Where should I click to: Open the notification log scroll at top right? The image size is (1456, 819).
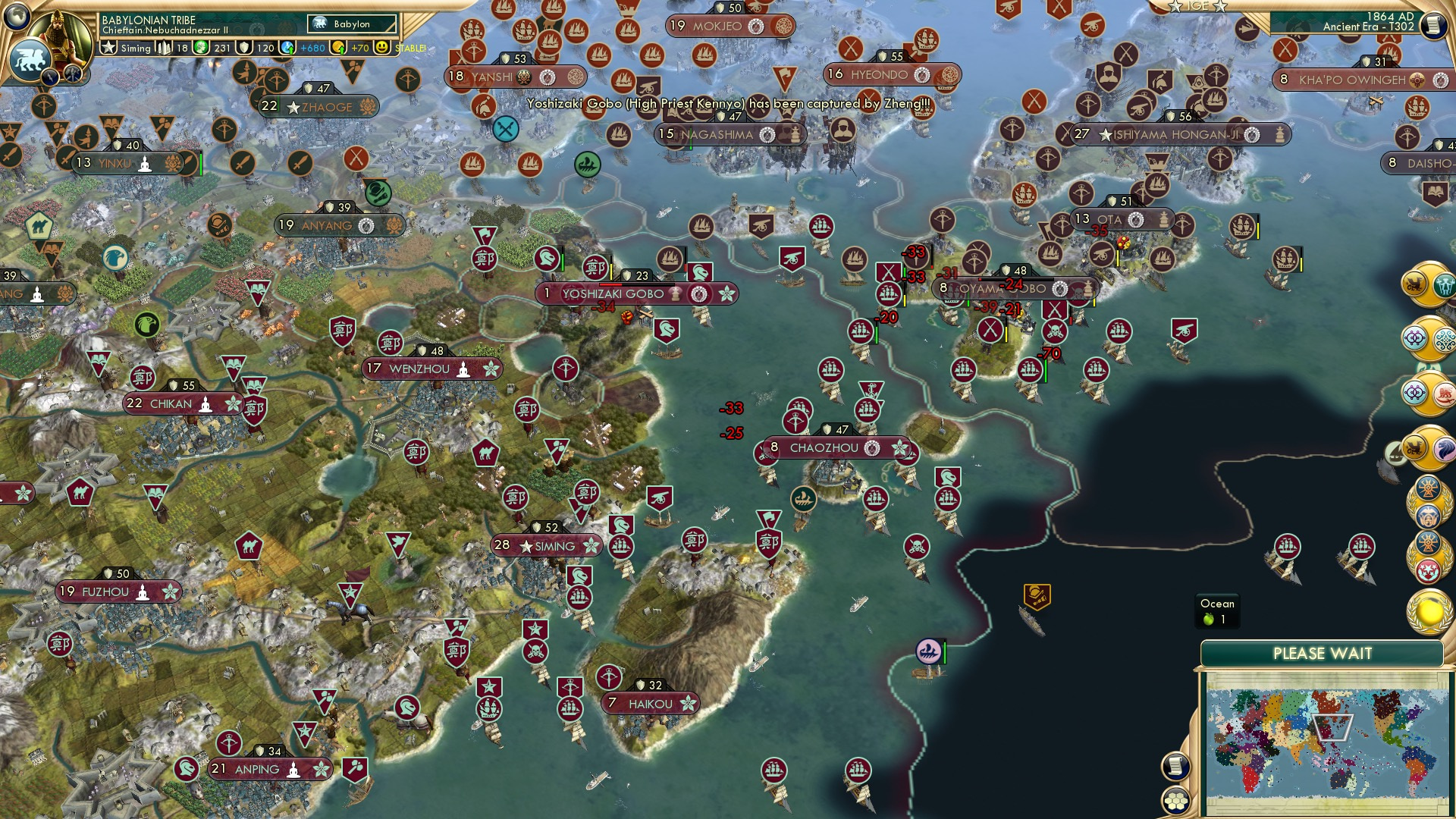1433,25
